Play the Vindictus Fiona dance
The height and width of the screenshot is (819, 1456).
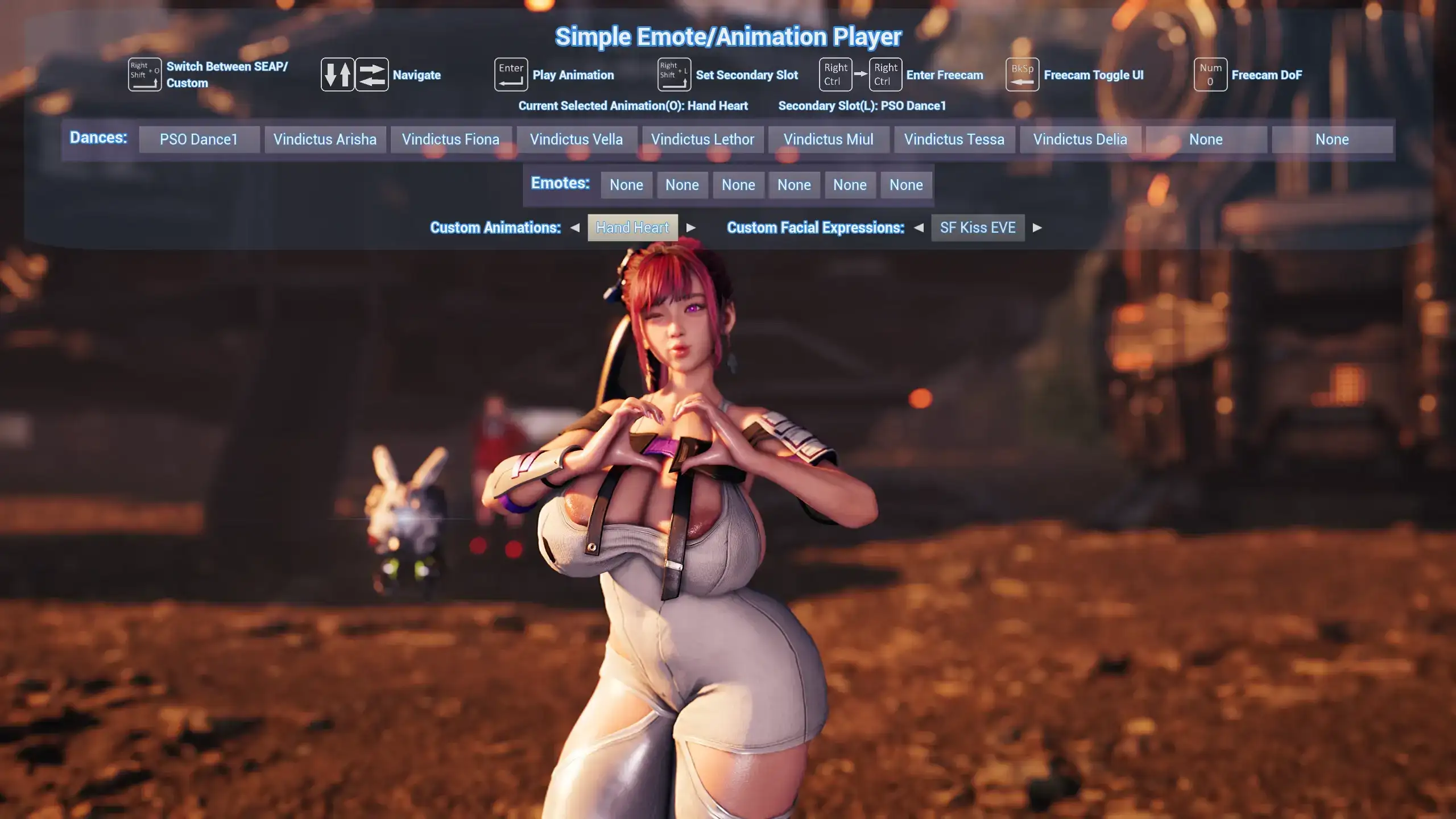click(450, 139)
